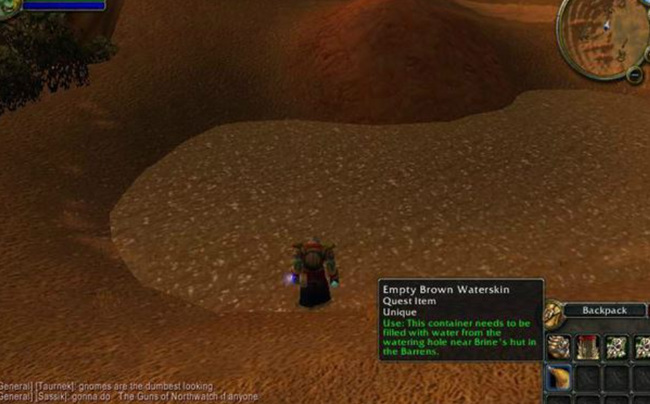This screenshot has width=650, height=404.
Task: Click the player portrait in the corner
Action: coord(6,6)
